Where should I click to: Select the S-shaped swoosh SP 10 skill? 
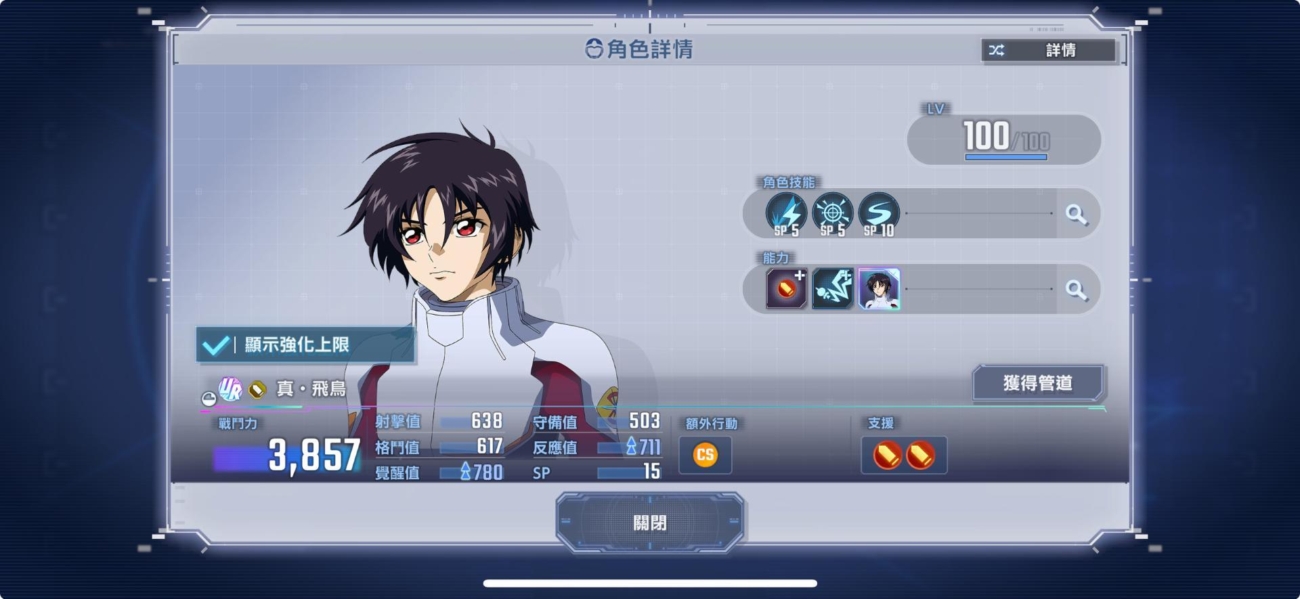[x=878, y=214]
